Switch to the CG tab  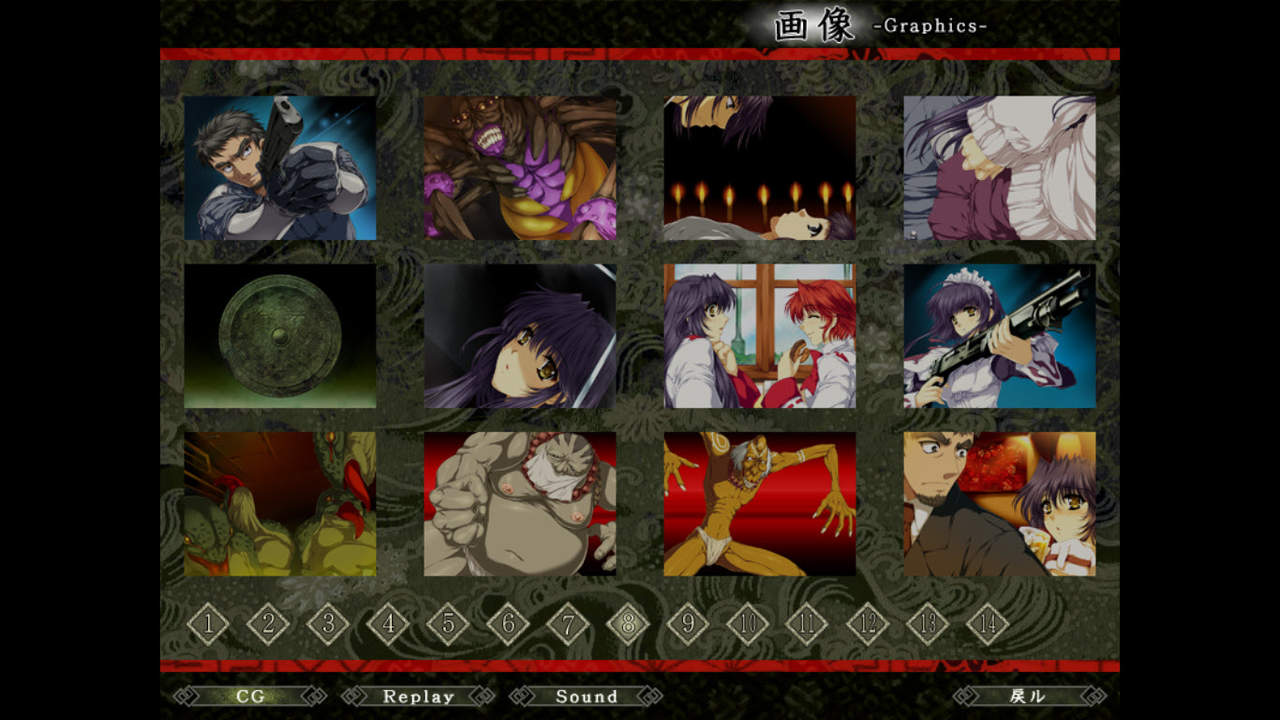(x=250, y=696)
